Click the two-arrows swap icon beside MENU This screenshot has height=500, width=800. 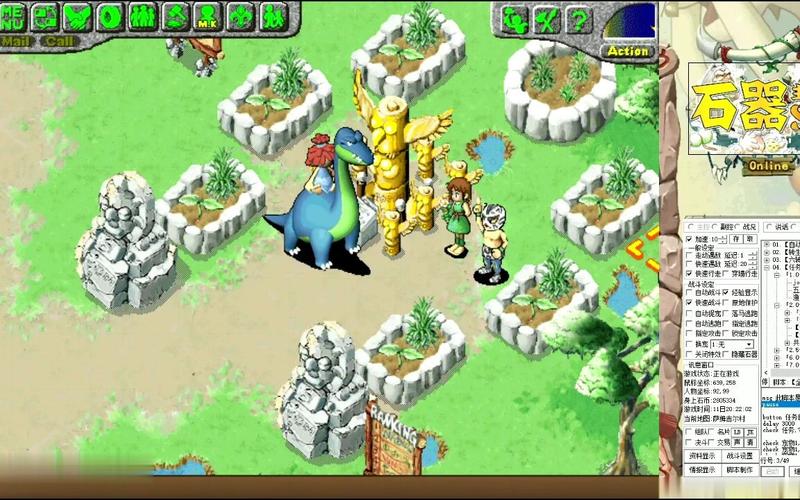(45, 16)
